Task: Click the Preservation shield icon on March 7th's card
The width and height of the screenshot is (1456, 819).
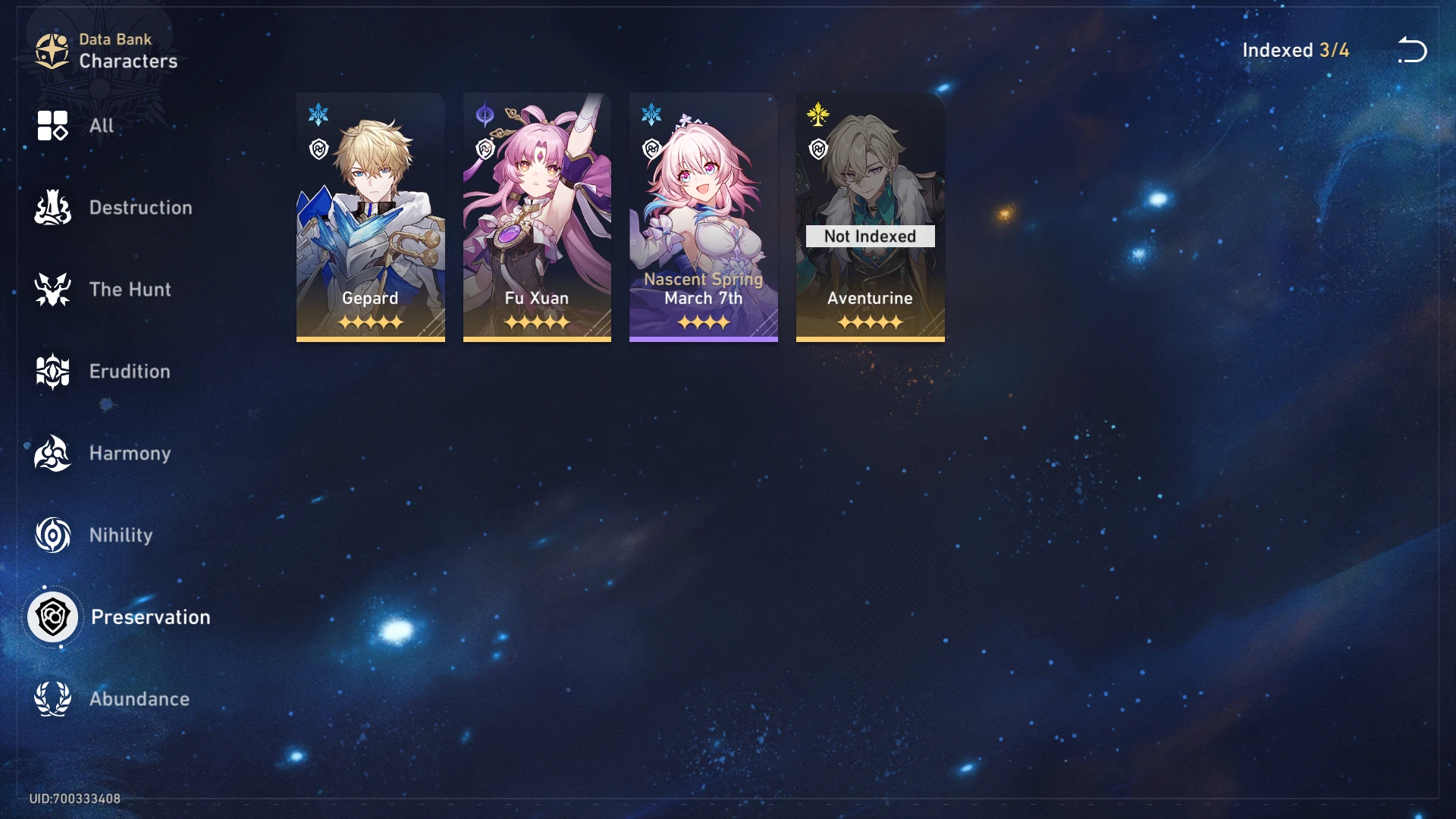Action: pos(651,149)
